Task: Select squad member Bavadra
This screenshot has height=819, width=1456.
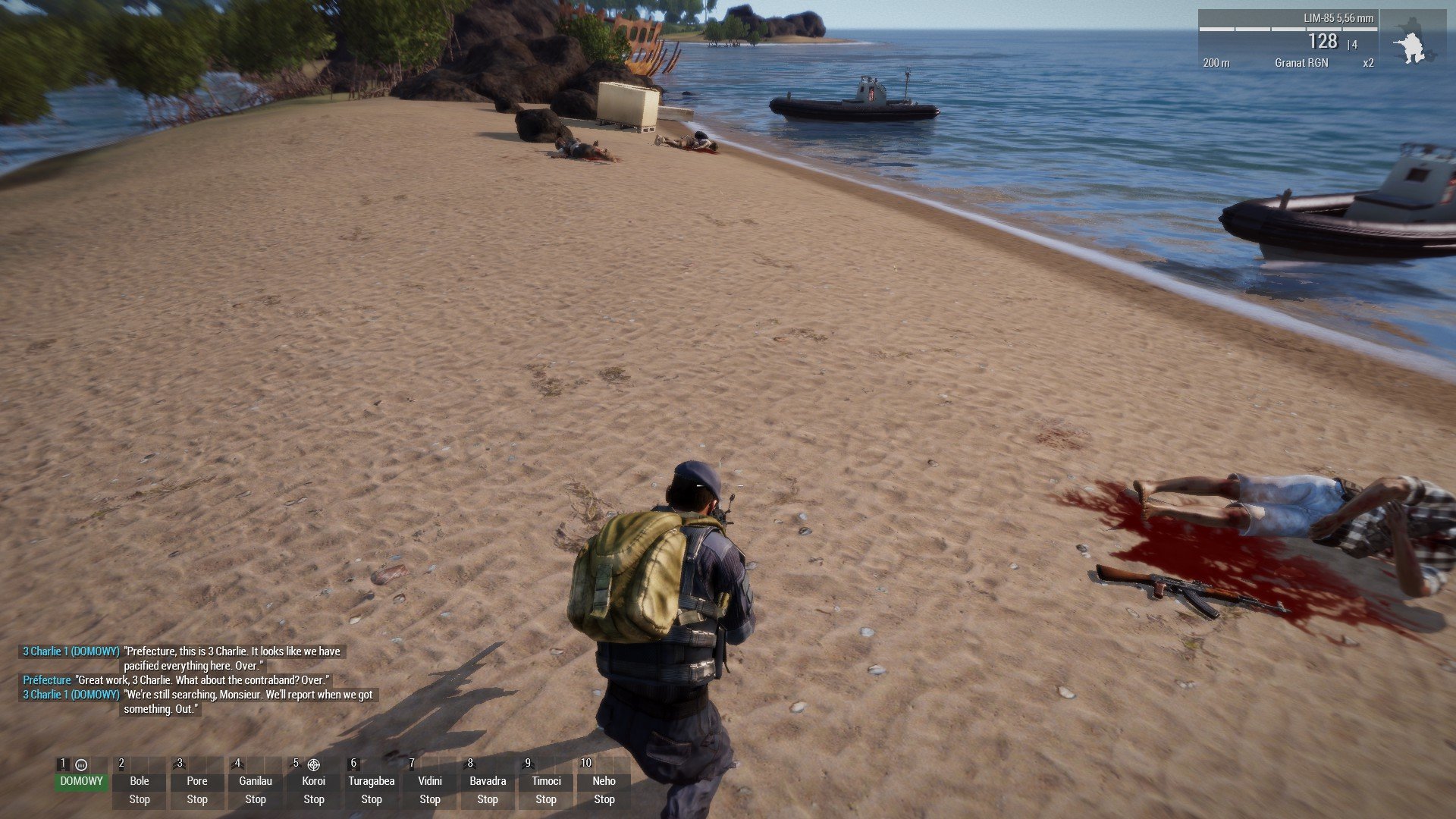Action: point(488,781)
